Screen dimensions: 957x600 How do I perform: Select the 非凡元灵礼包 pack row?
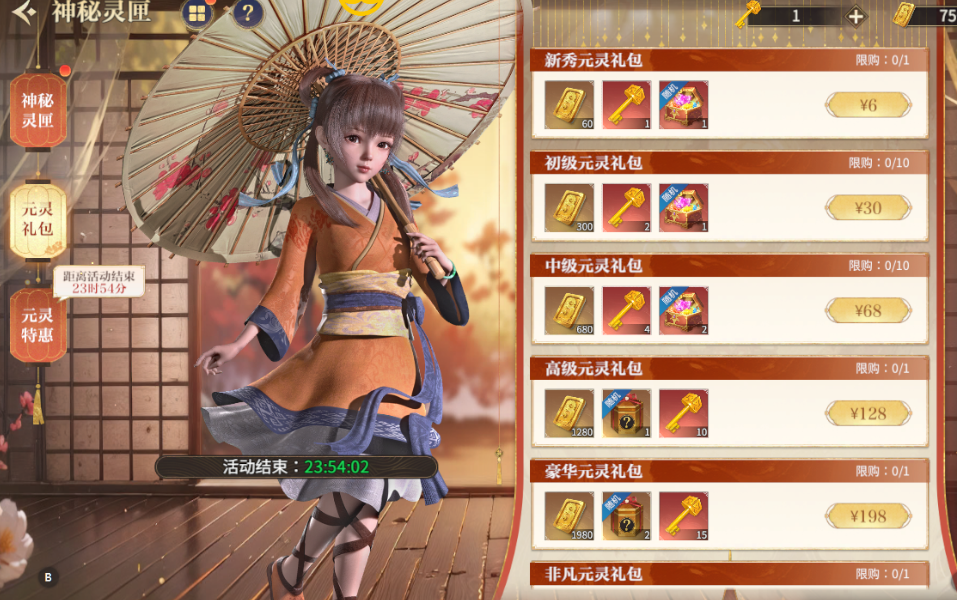[x=730, y=574]
